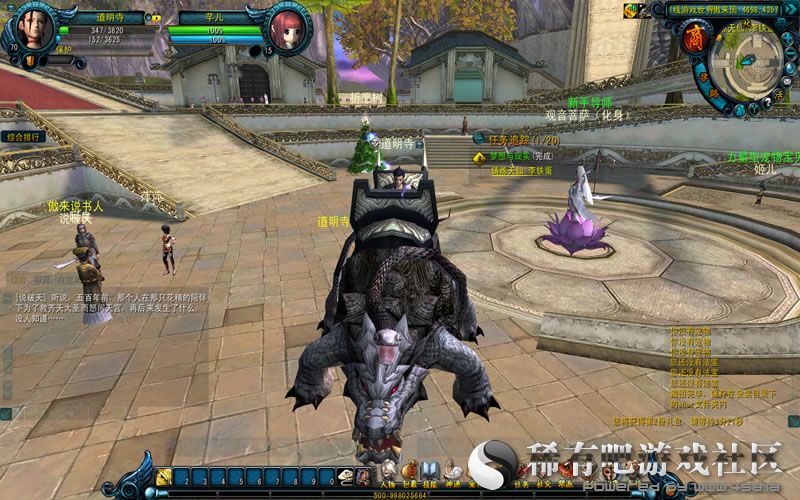Click the player portrait of 道明寺
Viewport: 800px width, 500px height.
[x=36, y=28]
